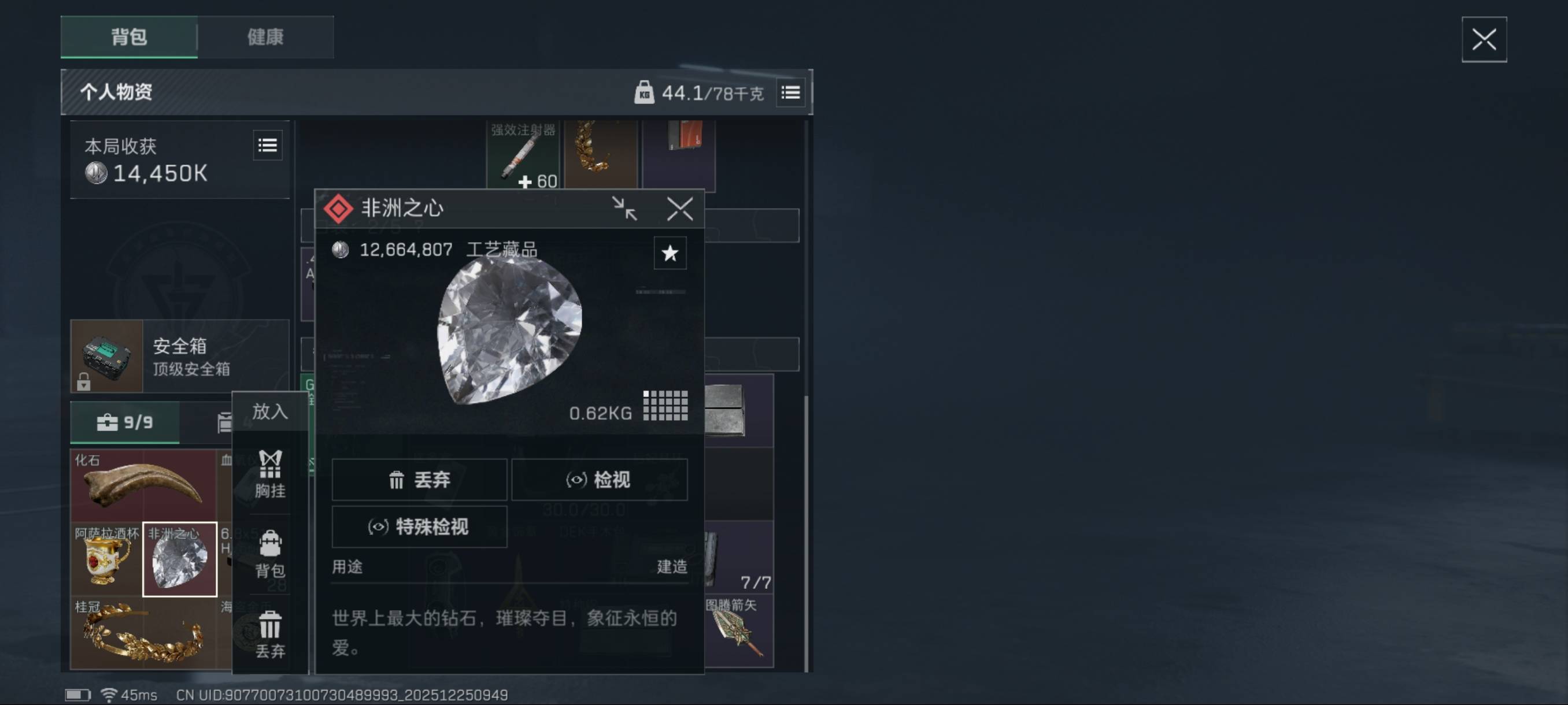Image resolution: width=1568 pixels, height=705 pixels.
Task: Choose 放入 from the item context menu
Action: (x=269, y=411)
